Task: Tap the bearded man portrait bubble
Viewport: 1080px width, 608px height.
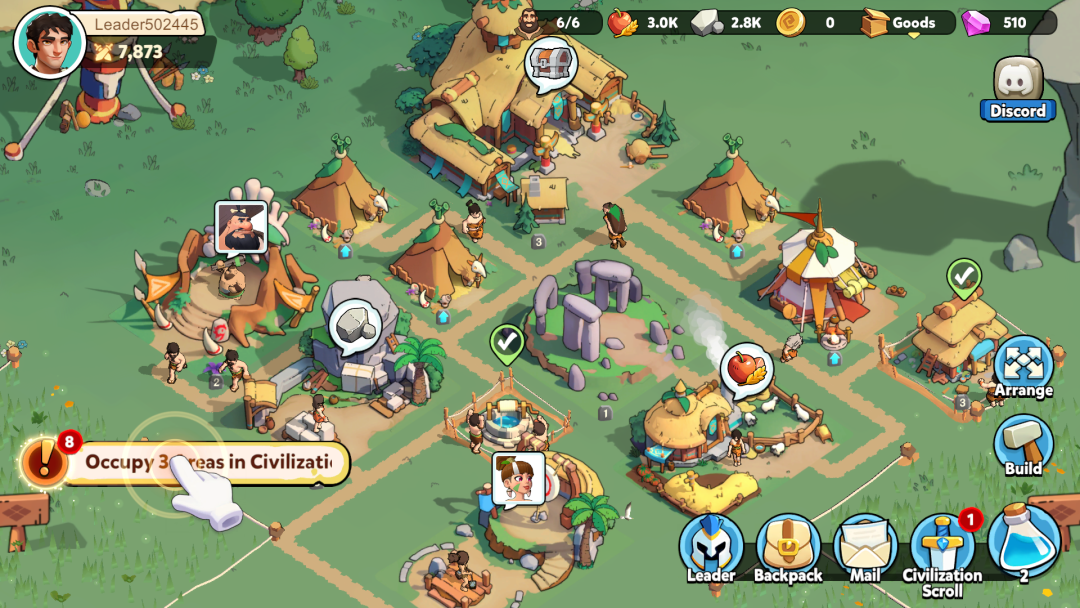Action: [x=241, y=226]
